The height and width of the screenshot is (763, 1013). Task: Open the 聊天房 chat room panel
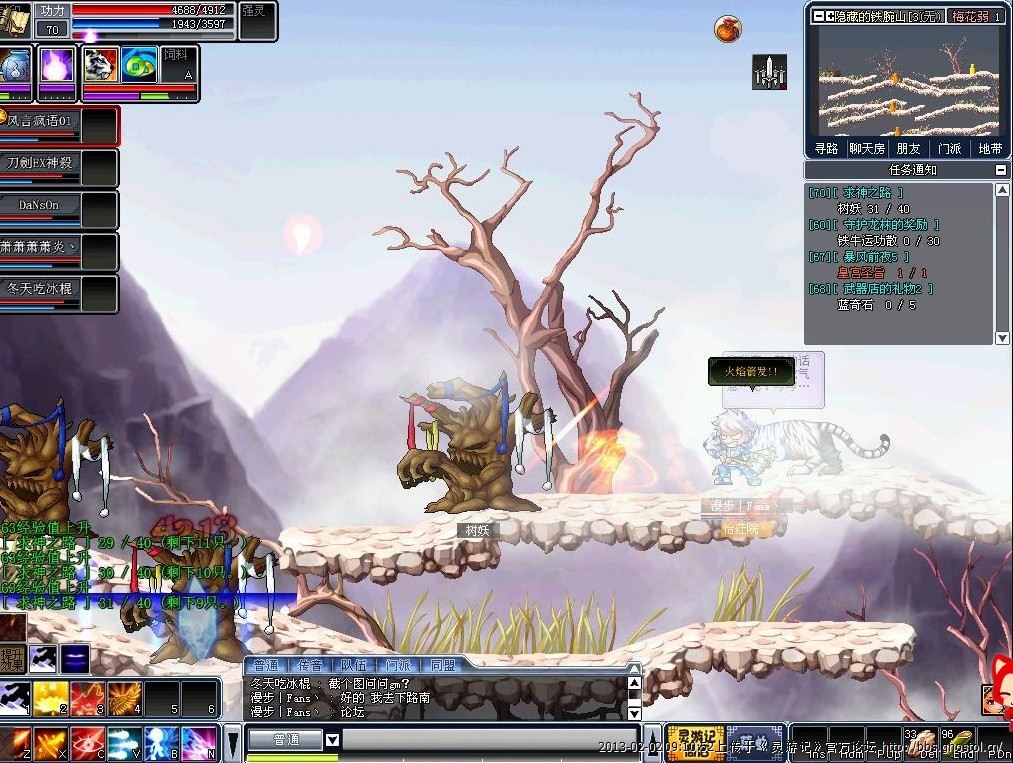(x=867, y=148)
